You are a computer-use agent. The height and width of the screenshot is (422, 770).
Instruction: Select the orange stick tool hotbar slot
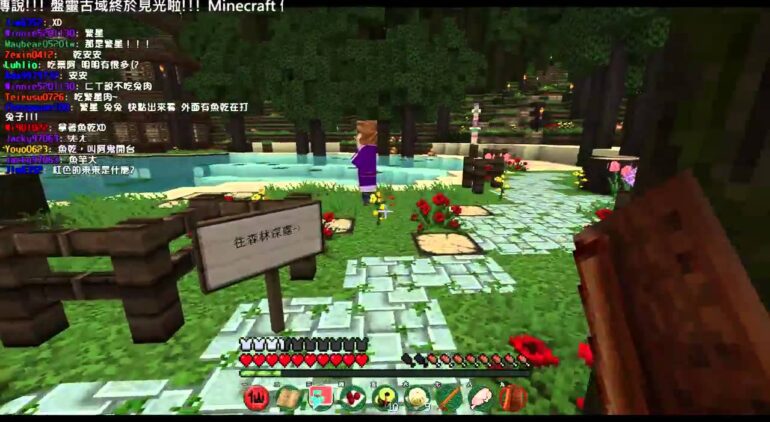(449, 397)
